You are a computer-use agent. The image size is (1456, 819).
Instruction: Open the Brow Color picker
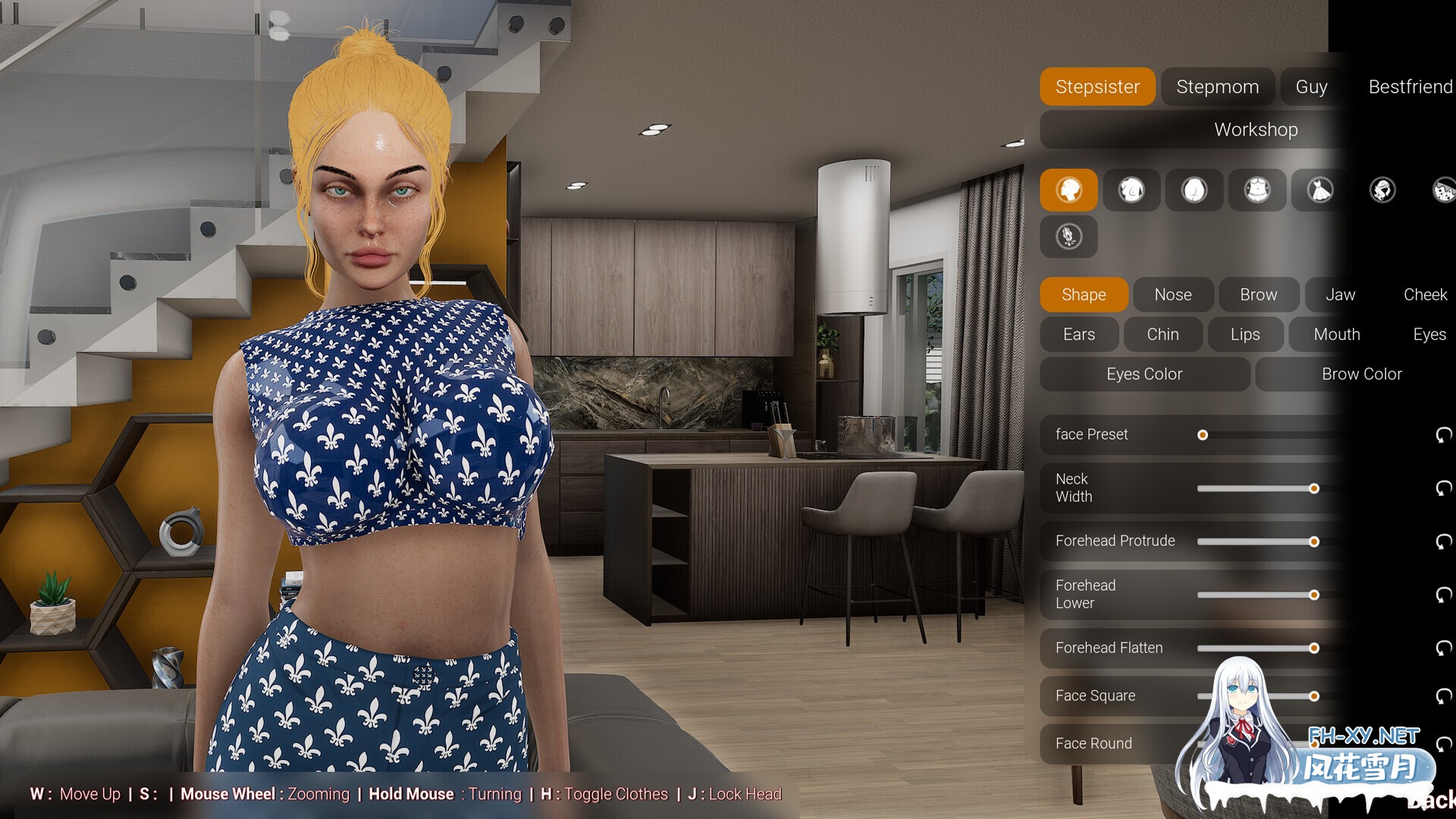tap(1362, 374)
